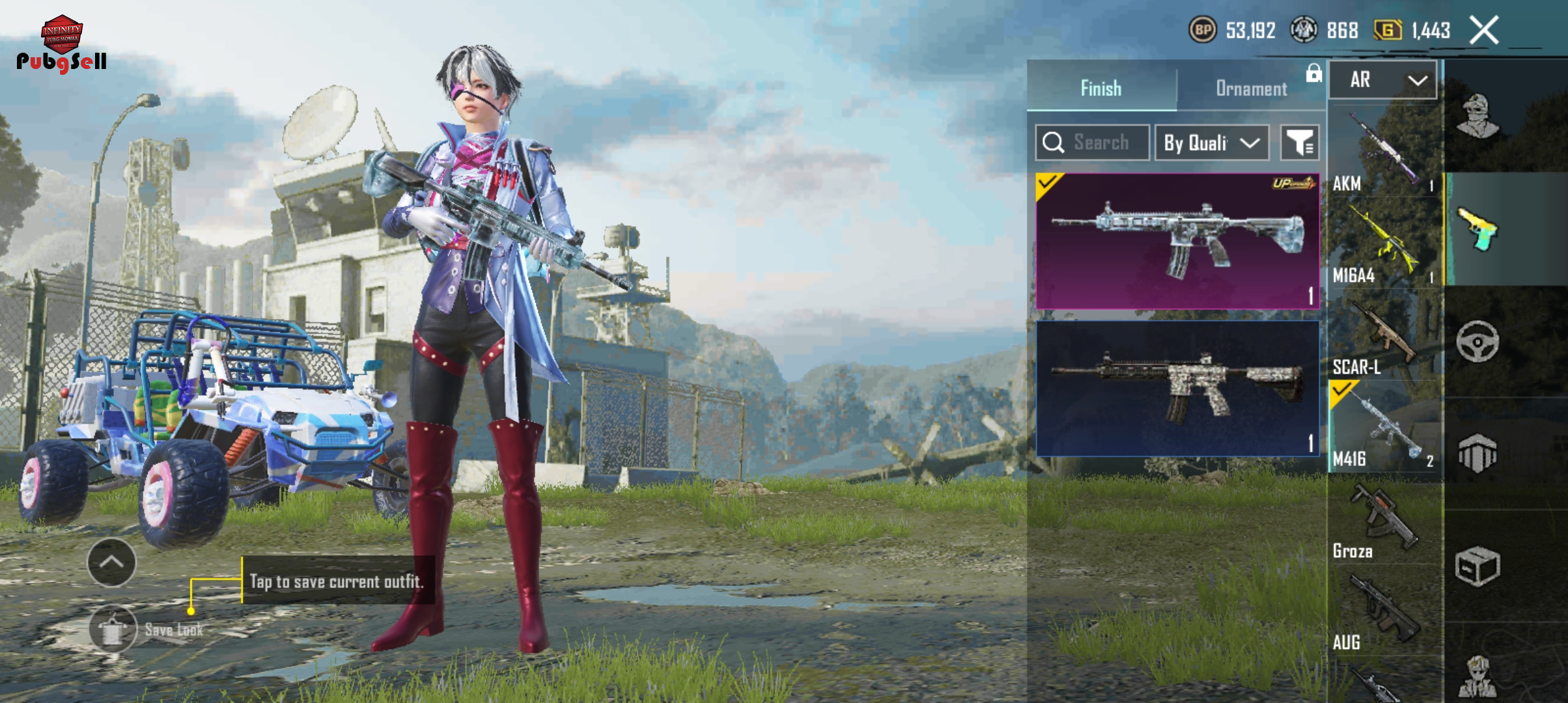Open the filter funnel button
Viewport: 1568px width, 703px height.
[x=1300, y=143]
